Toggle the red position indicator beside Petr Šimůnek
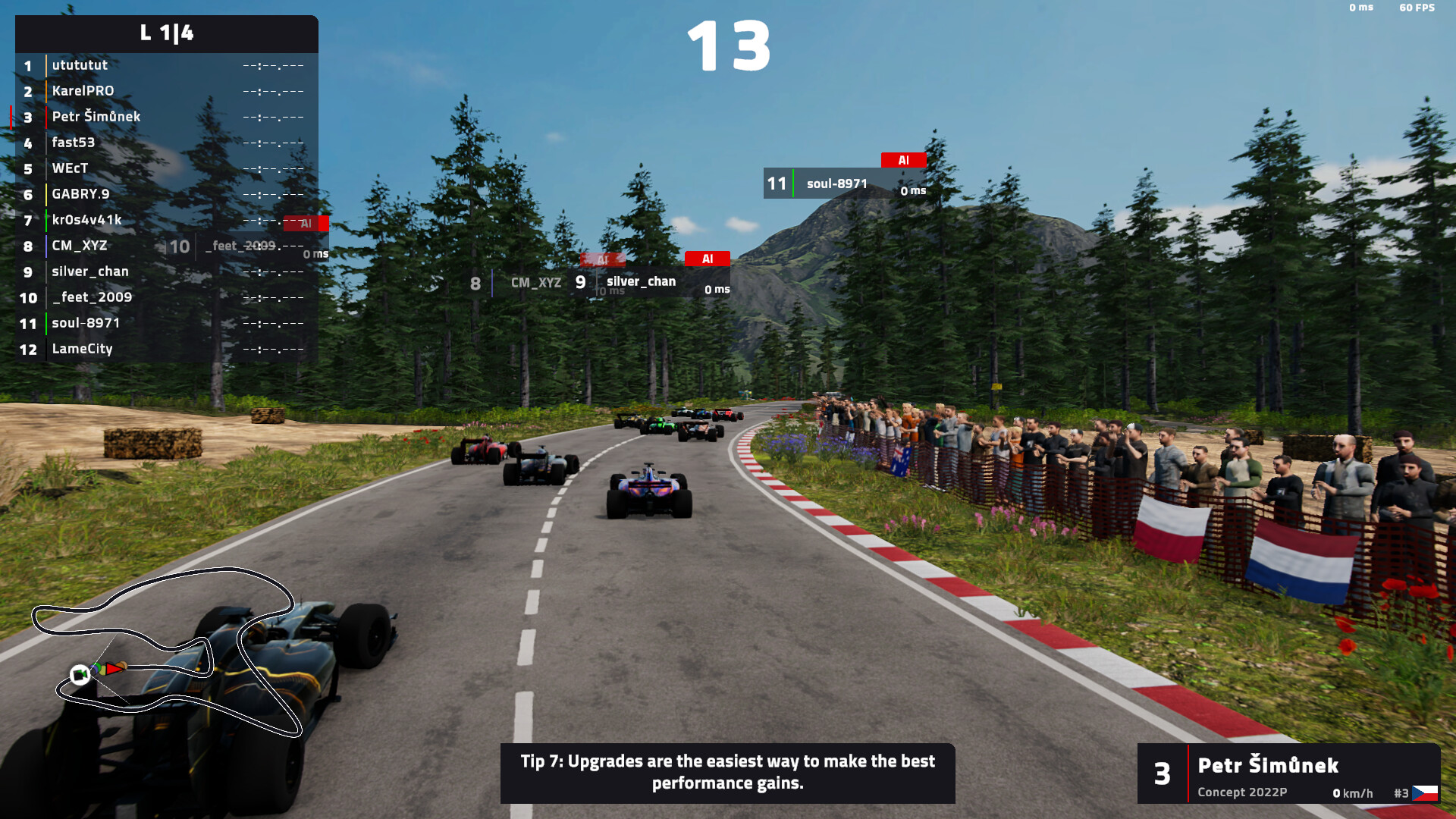Screen dimensions: 1456x819 click(x=11, y=117)
